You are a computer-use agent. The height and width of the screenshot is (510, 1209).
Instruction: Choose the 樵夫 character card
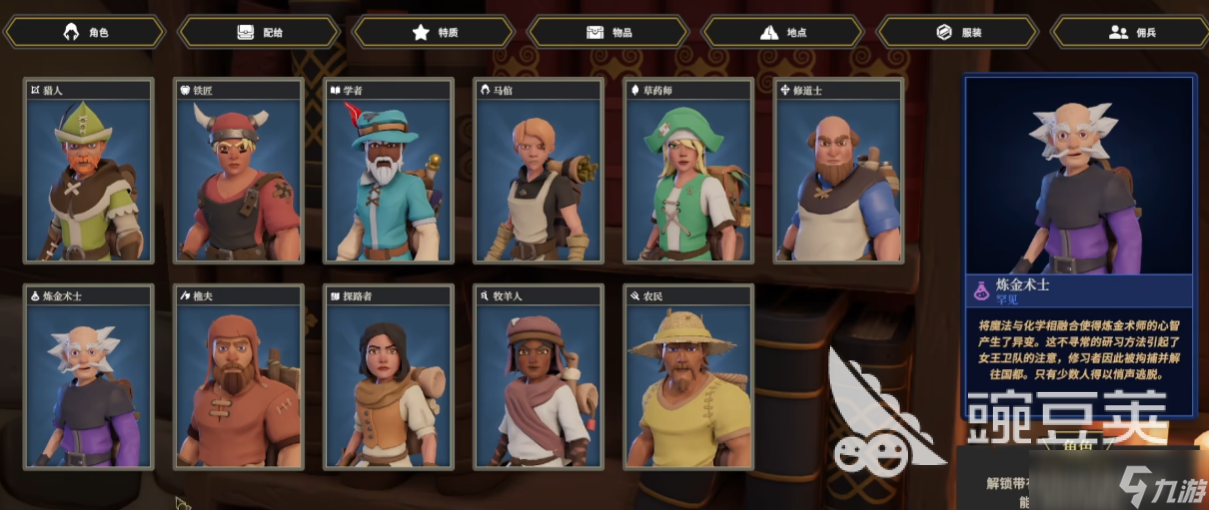click(x=239, y=377)
